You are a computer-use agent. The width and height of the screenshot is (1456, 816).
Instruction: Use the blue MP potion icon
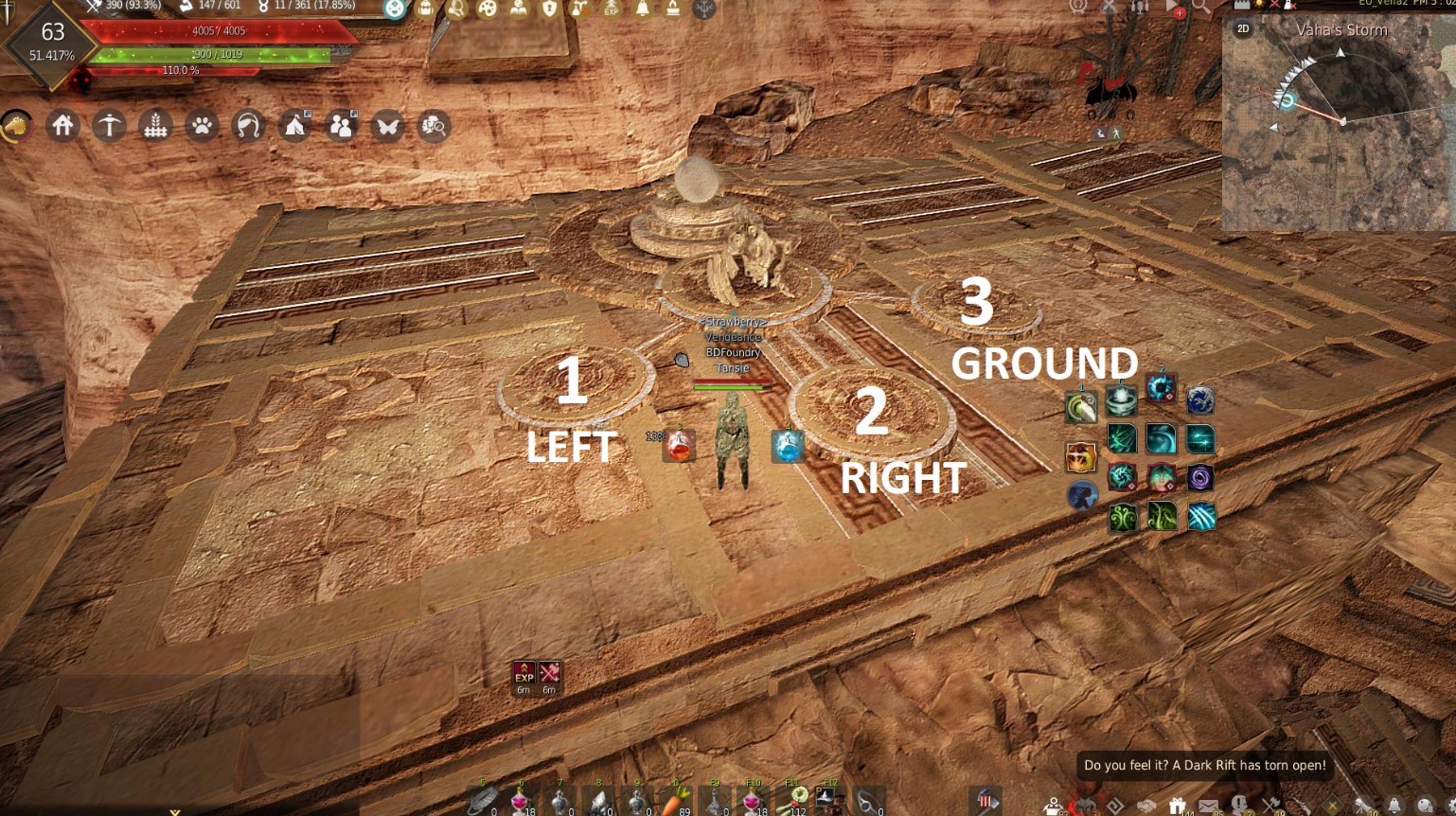click(788, 446)
